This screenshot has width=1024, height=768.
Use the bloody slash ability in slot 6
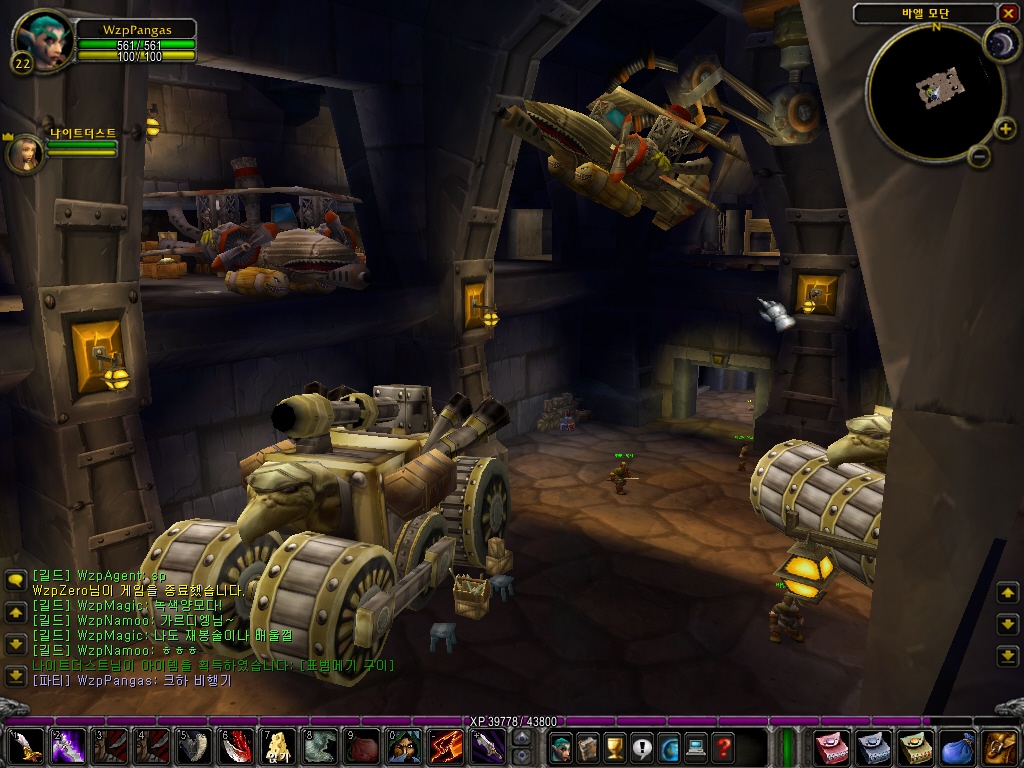[237, 747]
